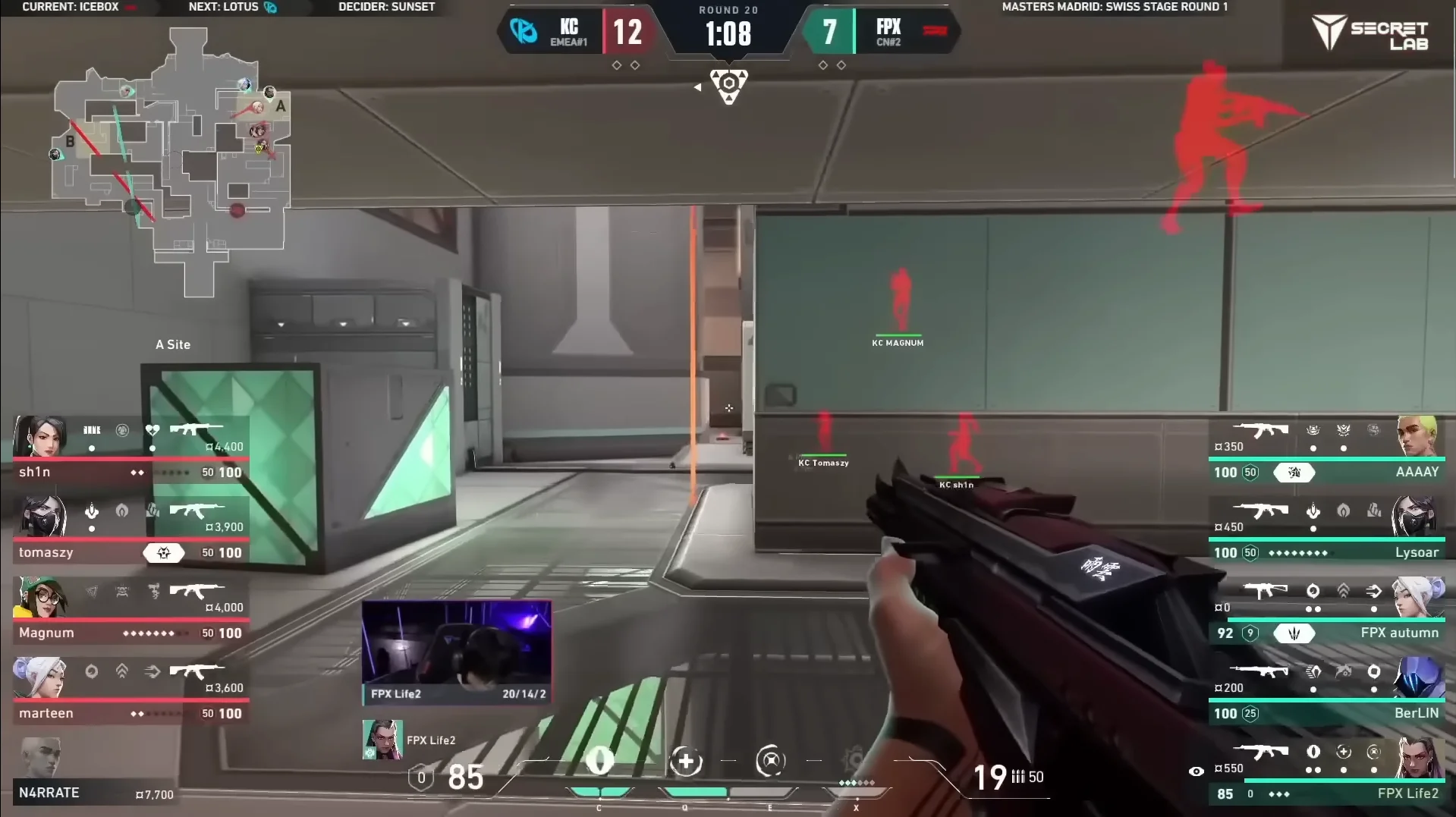This screenshot has width=1456, height=817.
Task: Select FPX Life2's scoreboard row
Action: pyautogui.click(x=1326, y=771)
